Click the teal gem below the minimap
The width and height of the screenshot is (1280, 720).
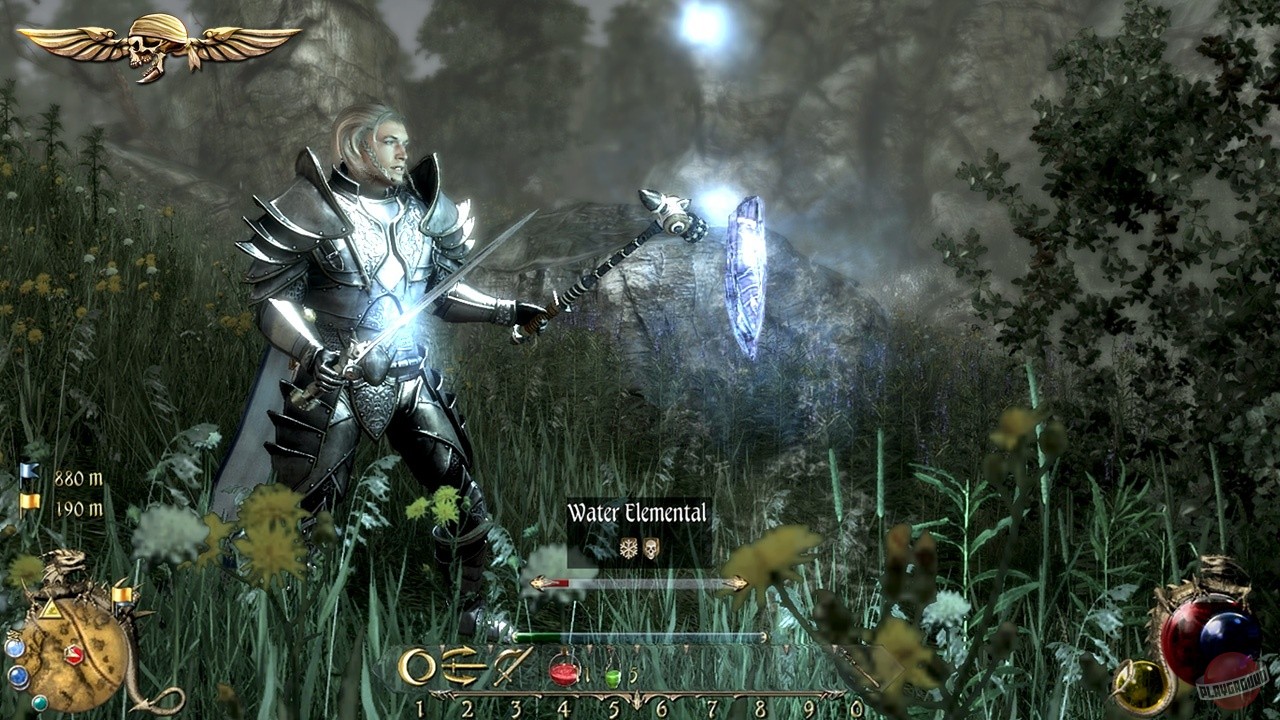click(x=39, y=702)
